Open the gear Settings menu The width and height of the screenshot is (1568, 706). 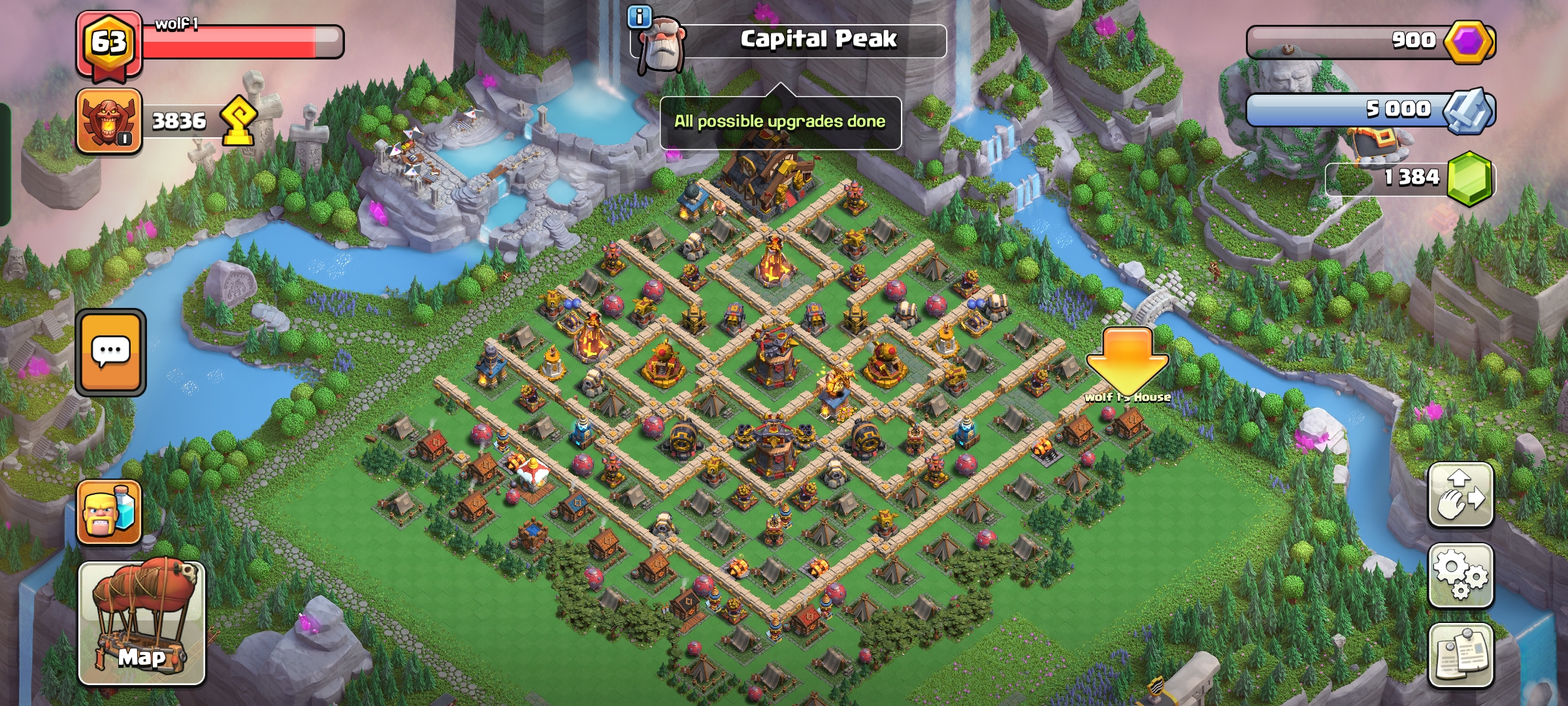click(1461, 575)
